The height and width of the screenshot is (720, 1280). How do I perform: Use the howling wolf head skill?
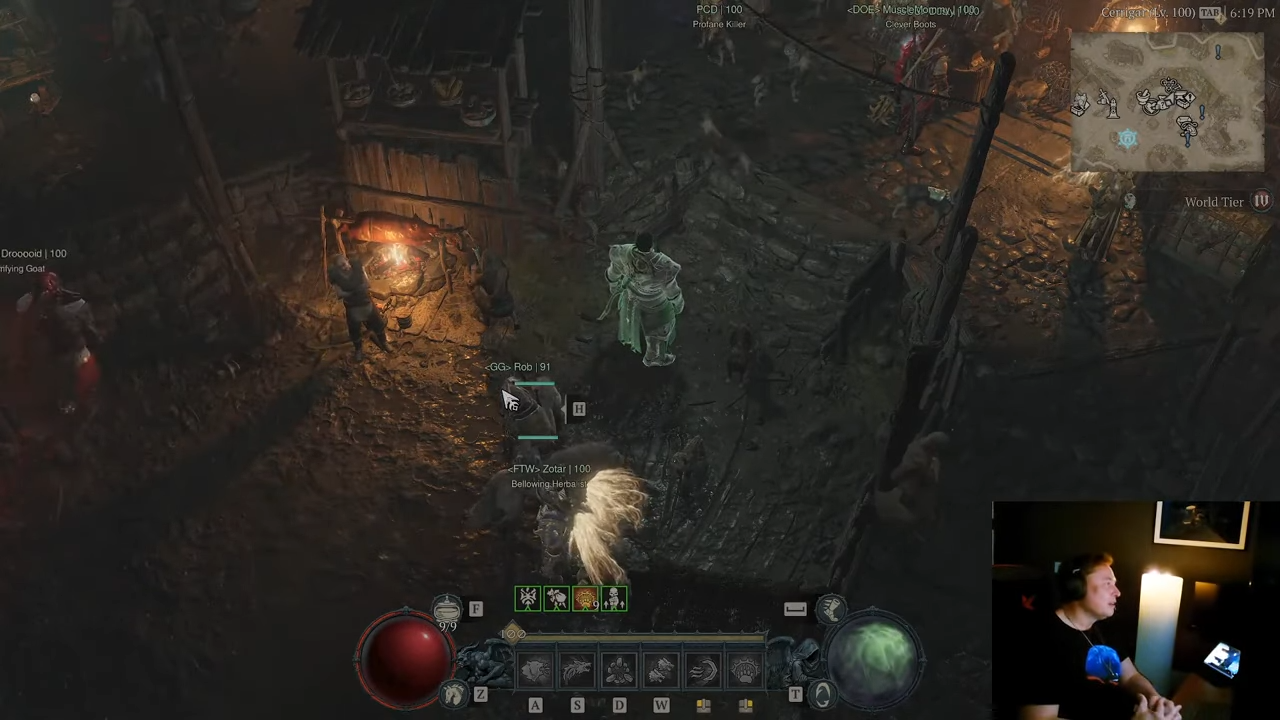click(577, 670)
